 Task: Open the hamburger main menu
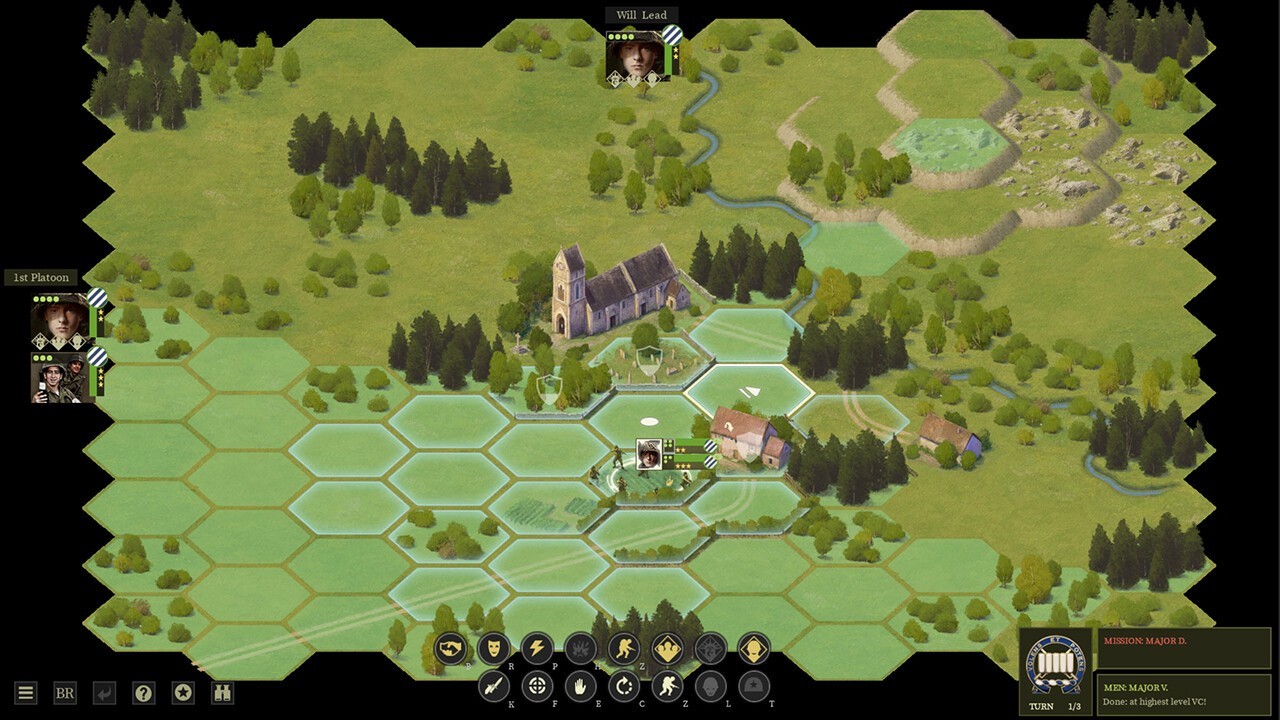pyautogui.click(x=26, y=693)
